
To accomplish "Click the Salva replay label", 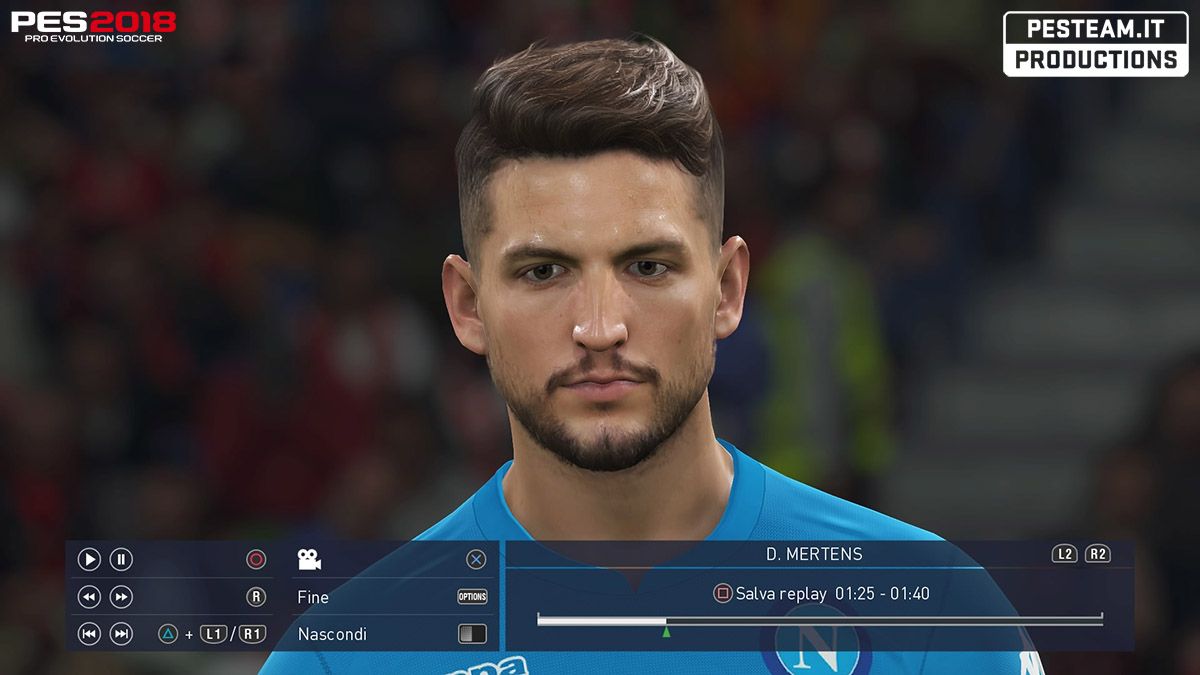I will point(780,594).
